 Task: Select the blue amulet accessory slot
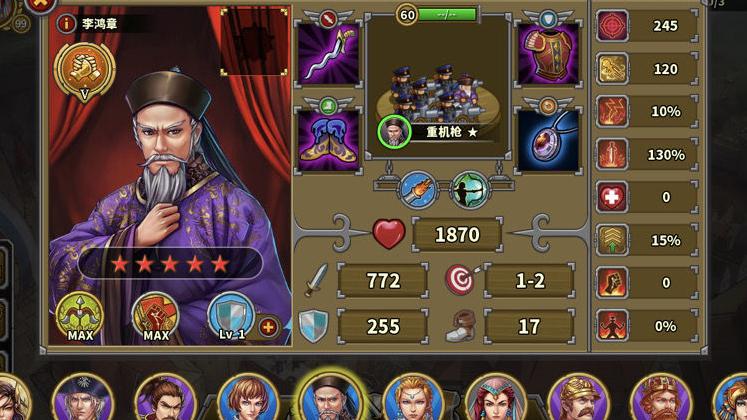point(548,139)
